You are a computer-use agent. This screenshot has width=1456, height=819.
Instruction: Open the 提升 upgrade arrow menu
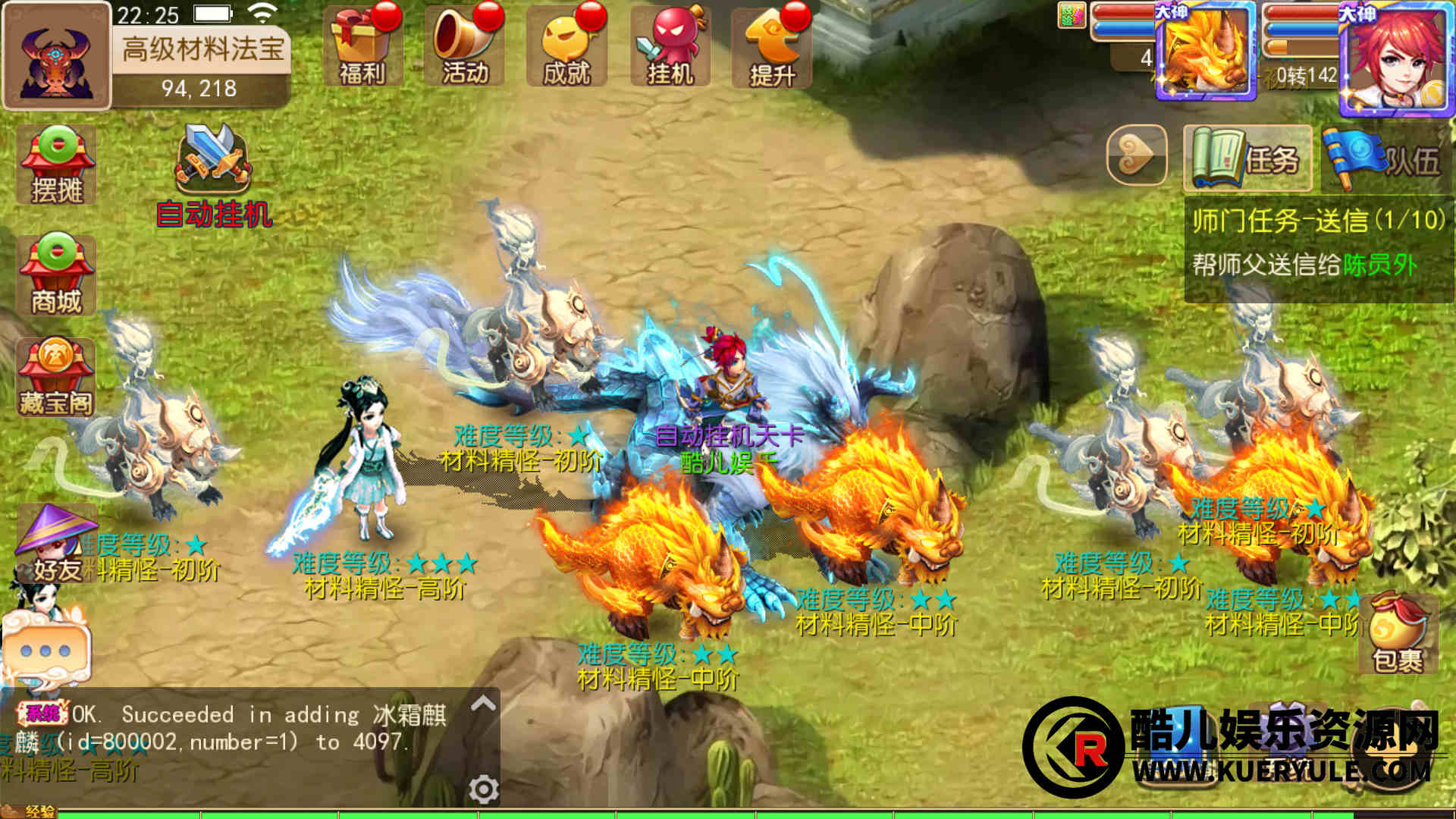(772, 47)
